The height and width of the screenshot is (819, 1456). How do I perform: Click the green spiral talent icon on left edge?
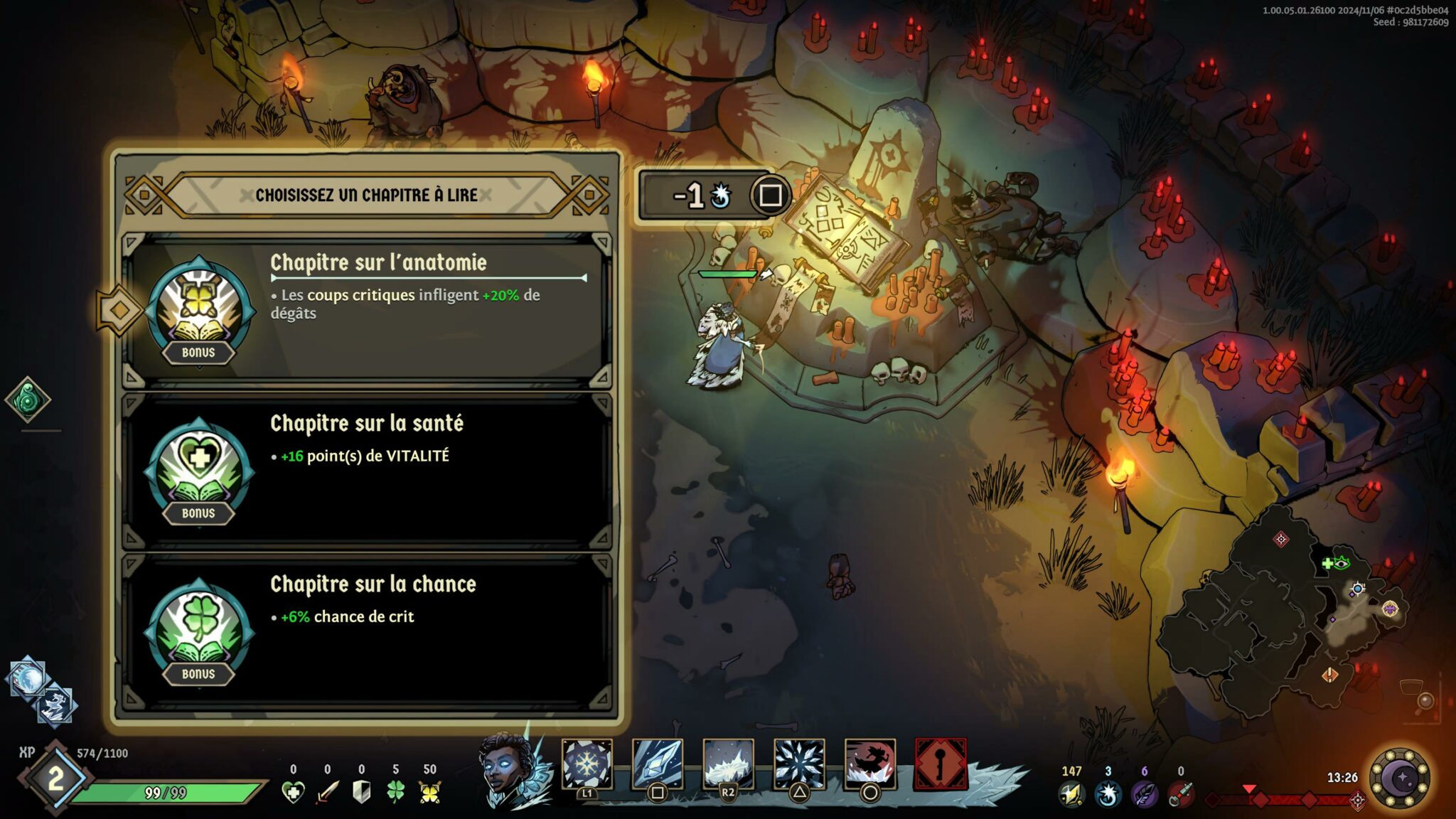point(28,400)
